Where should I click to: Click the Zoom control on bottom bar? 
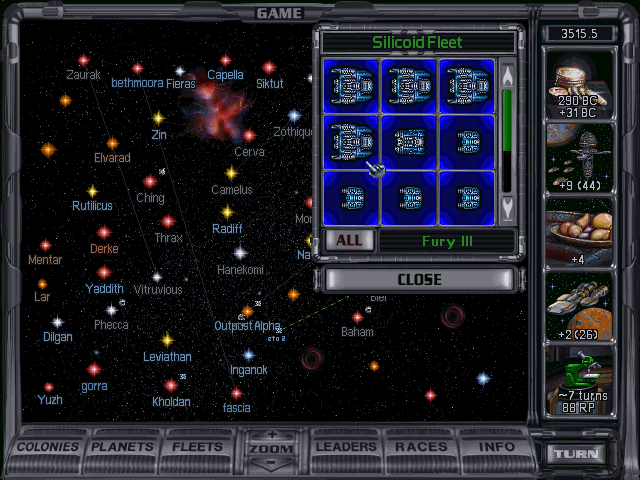[270, 448]
